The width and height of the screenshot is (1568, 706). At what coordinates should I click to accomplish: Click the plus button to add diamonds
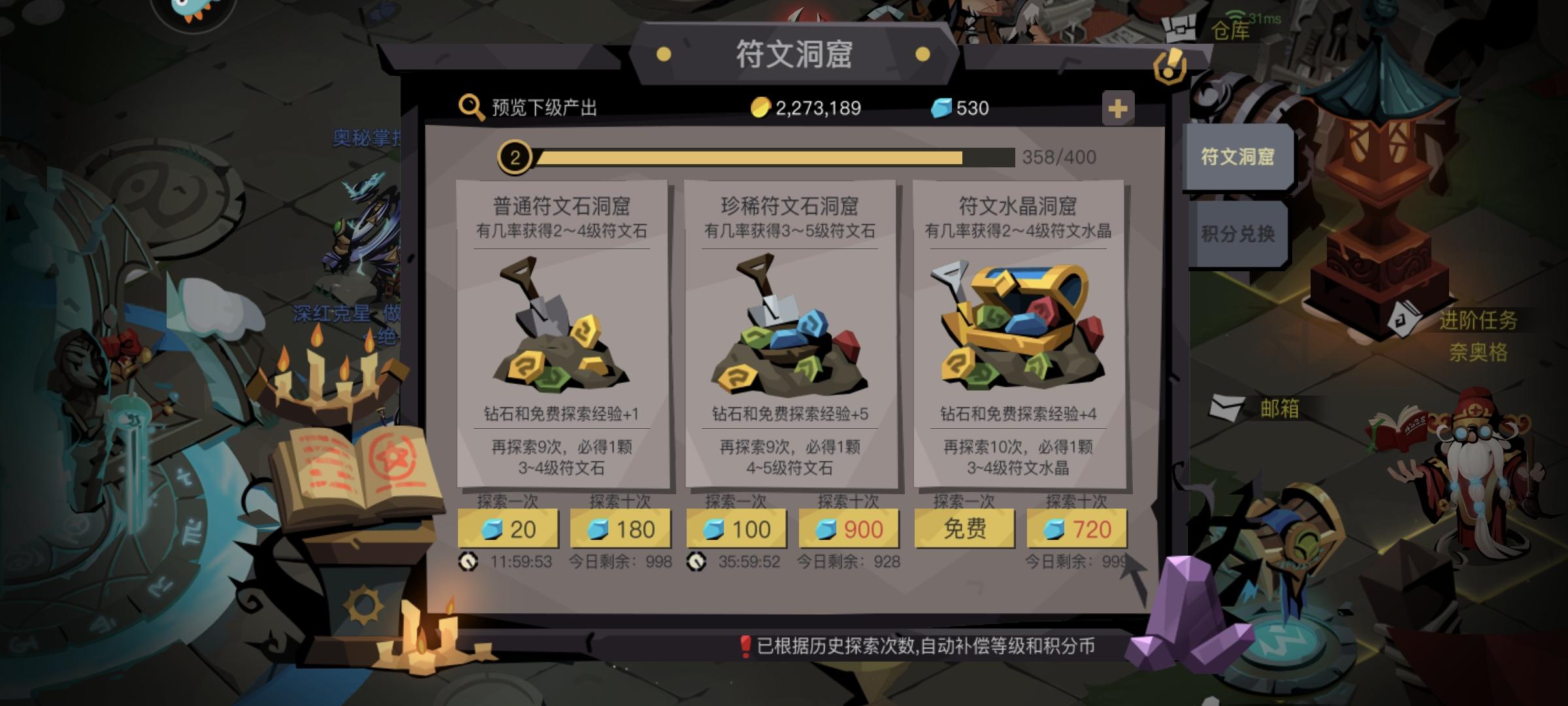point(1119,108)
